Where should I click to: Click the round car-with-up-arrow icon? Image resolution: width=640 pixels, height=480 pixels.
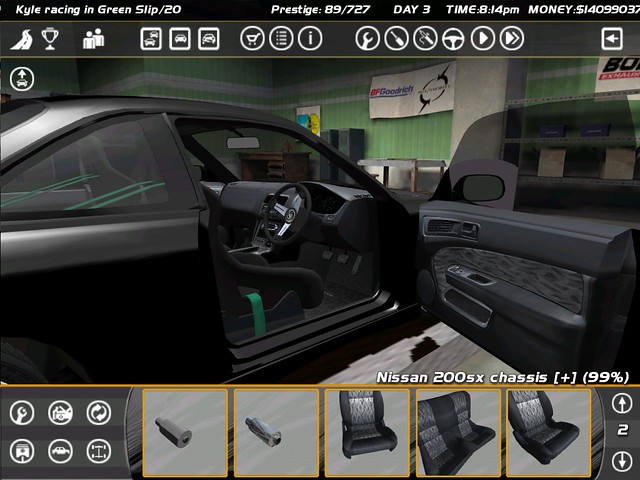click(x=22, y=79)
